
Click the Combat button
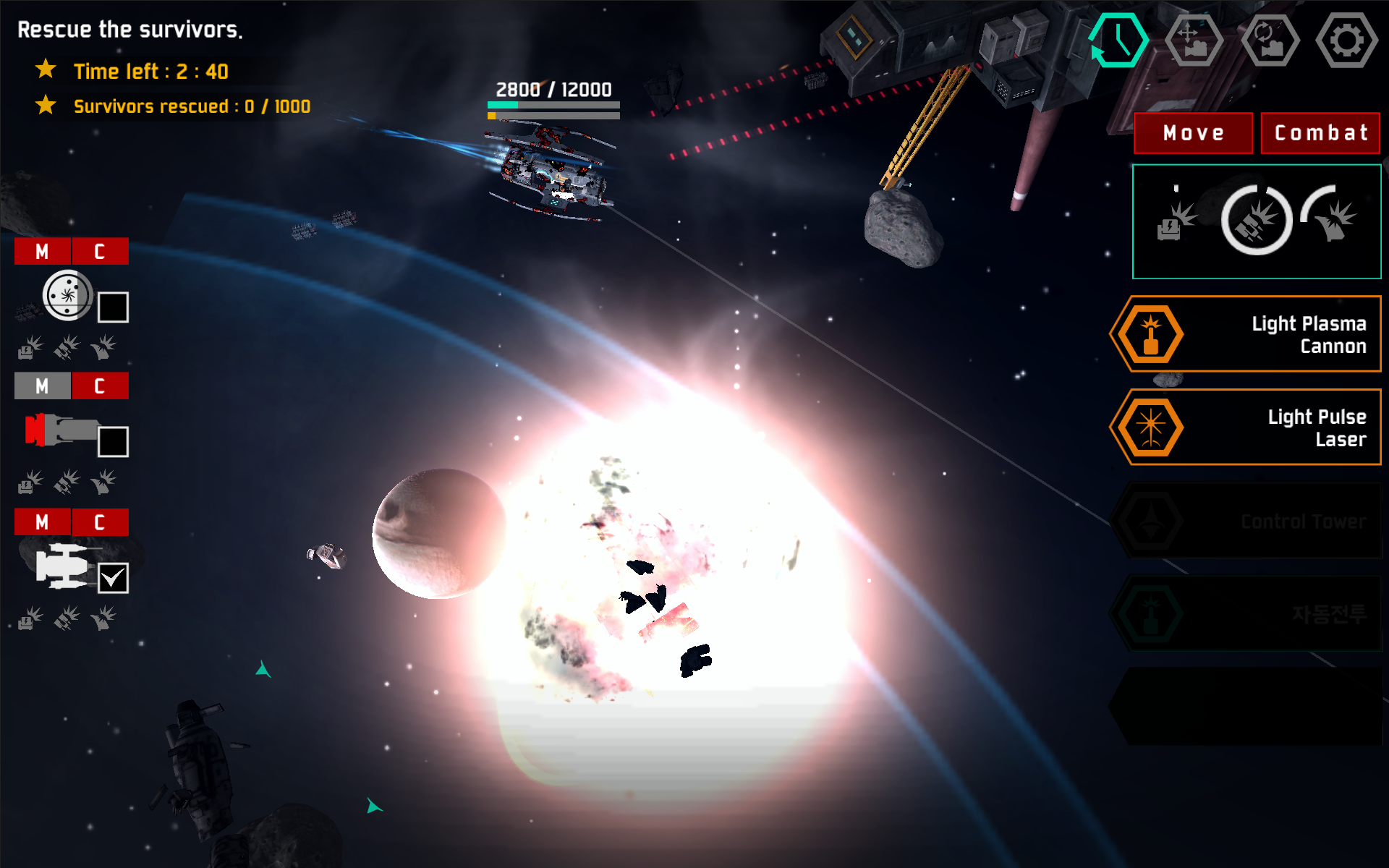pyautogui.click(x=1320, y=133)
